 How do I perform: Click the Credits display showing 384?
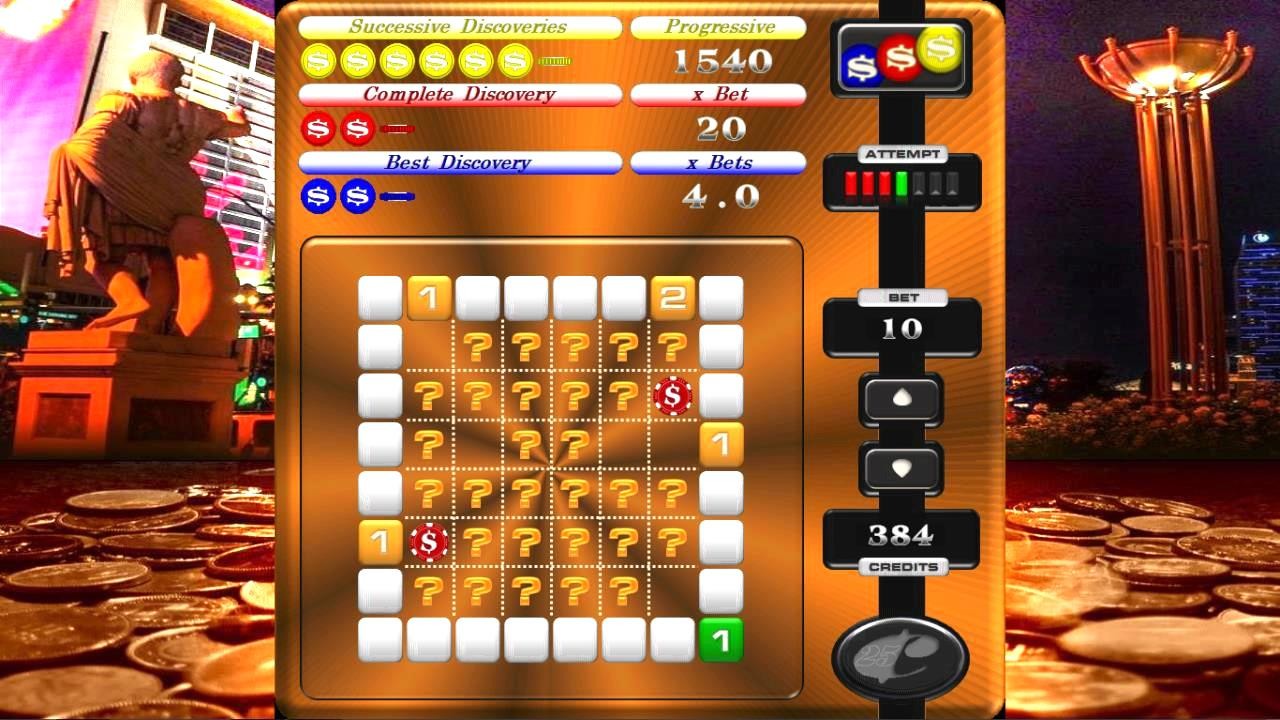click(x=901, y=532)
